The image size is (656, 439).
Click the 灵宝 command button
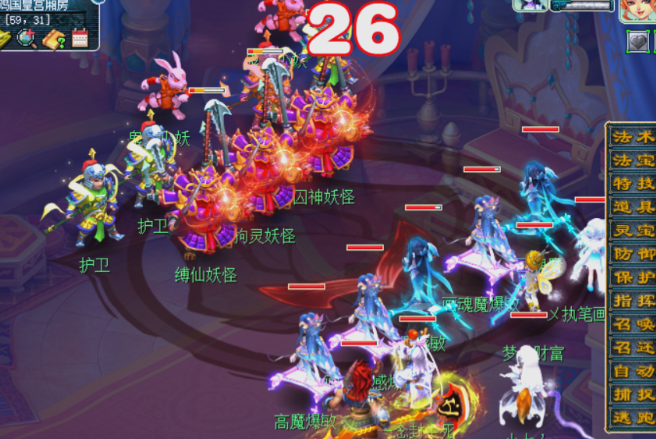tap(632, 229)
